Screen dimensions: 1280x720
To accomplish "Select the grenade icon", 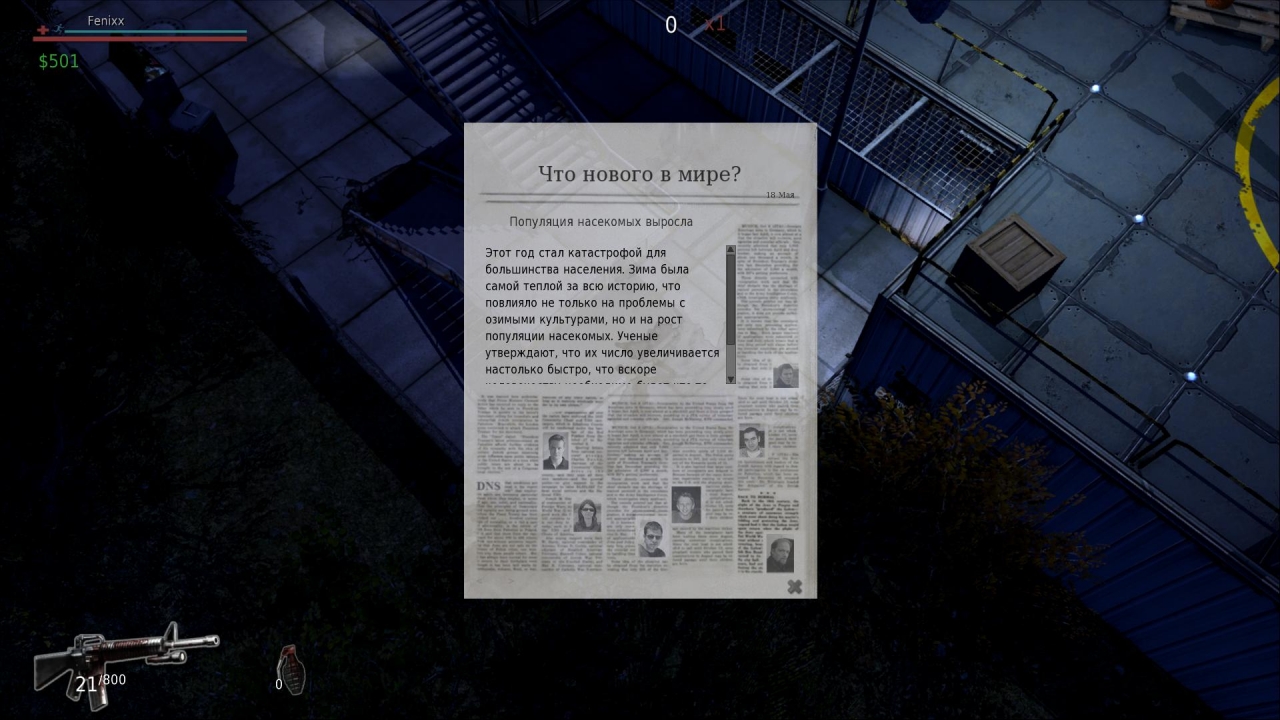I will (291, 668).
